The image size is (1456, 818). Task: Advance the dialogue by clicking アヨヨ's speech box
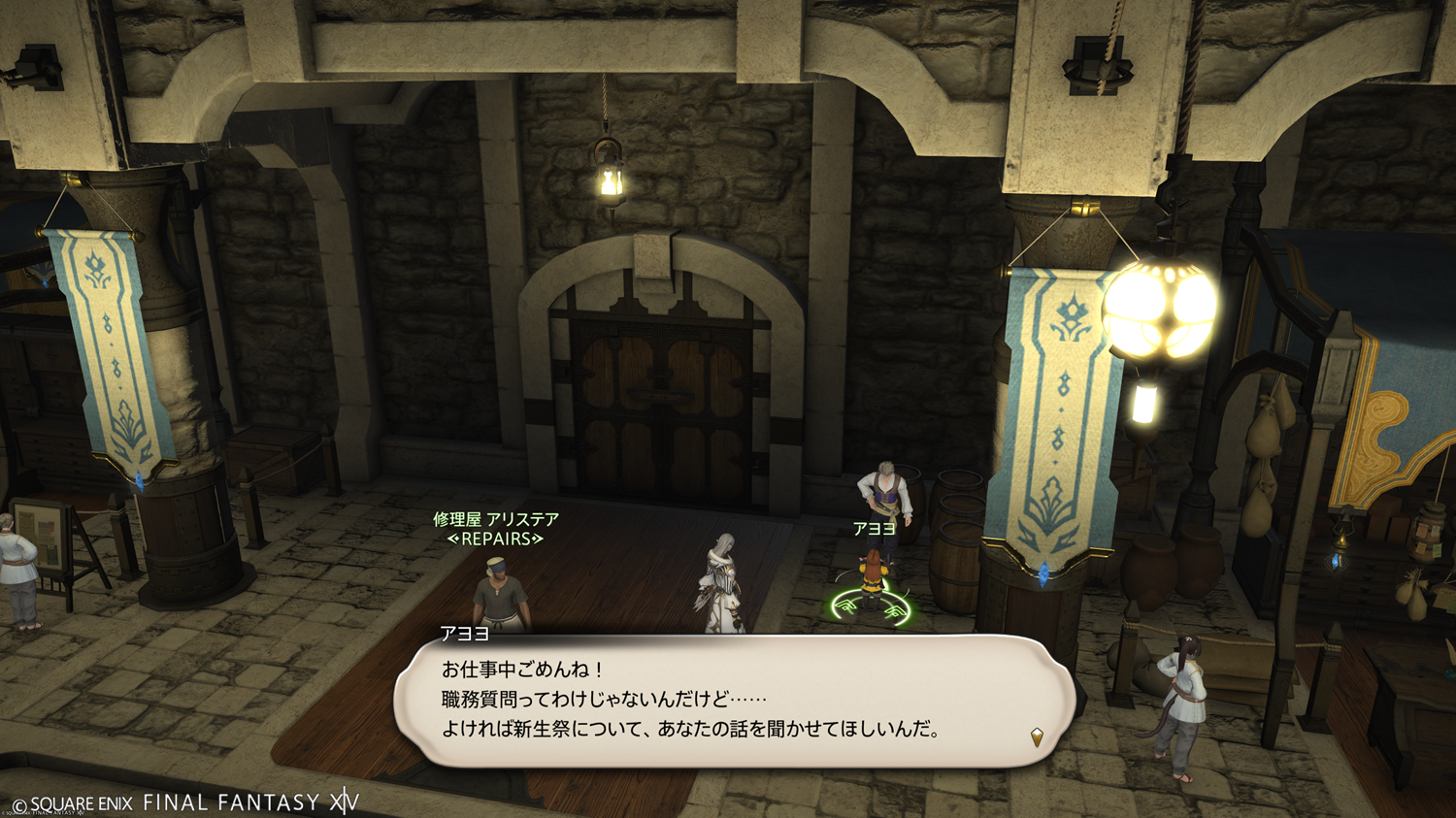point(734,700)
